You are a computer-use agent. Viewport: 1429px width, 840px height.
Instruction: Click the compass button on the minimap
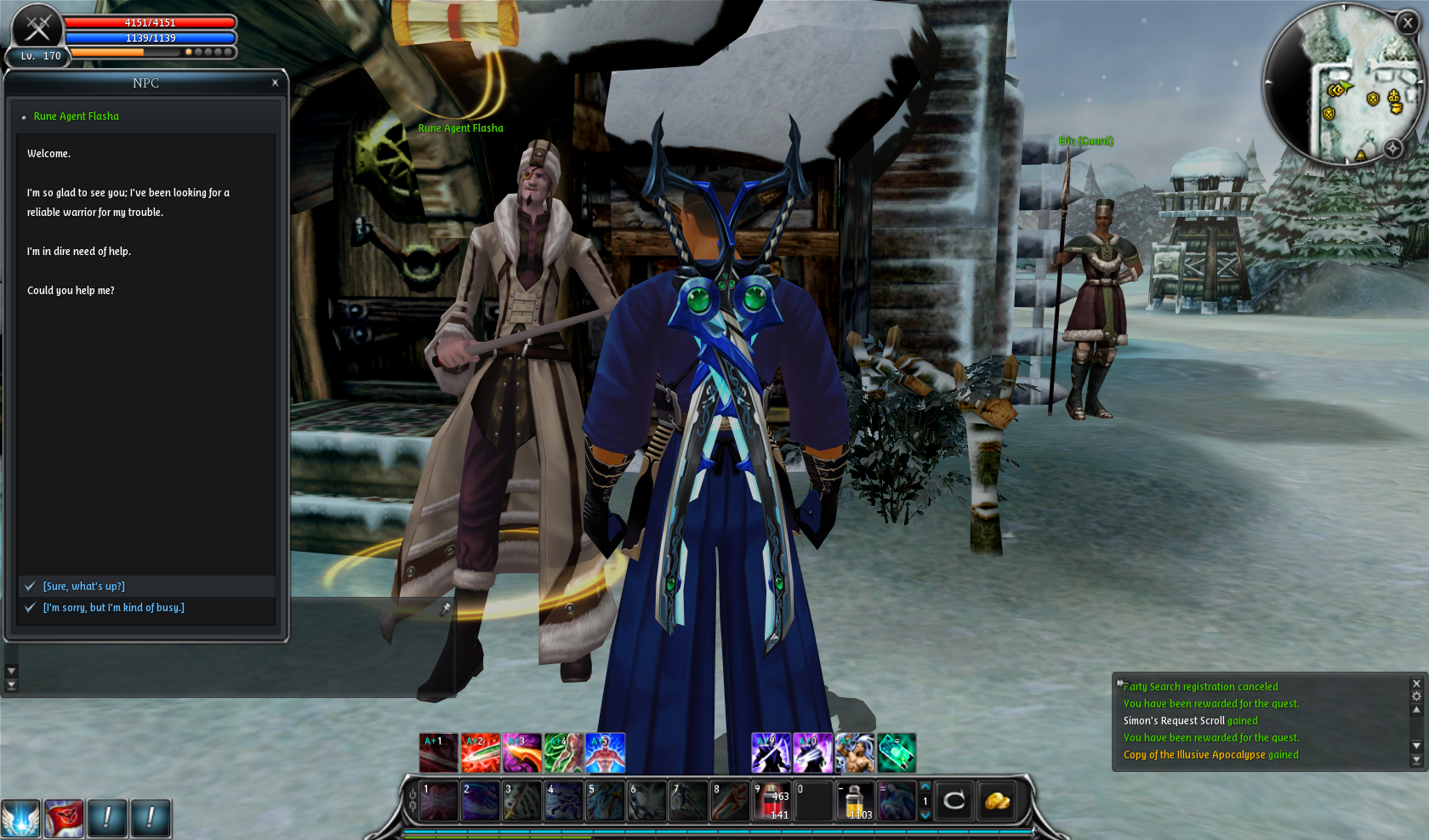(1392, 148)
